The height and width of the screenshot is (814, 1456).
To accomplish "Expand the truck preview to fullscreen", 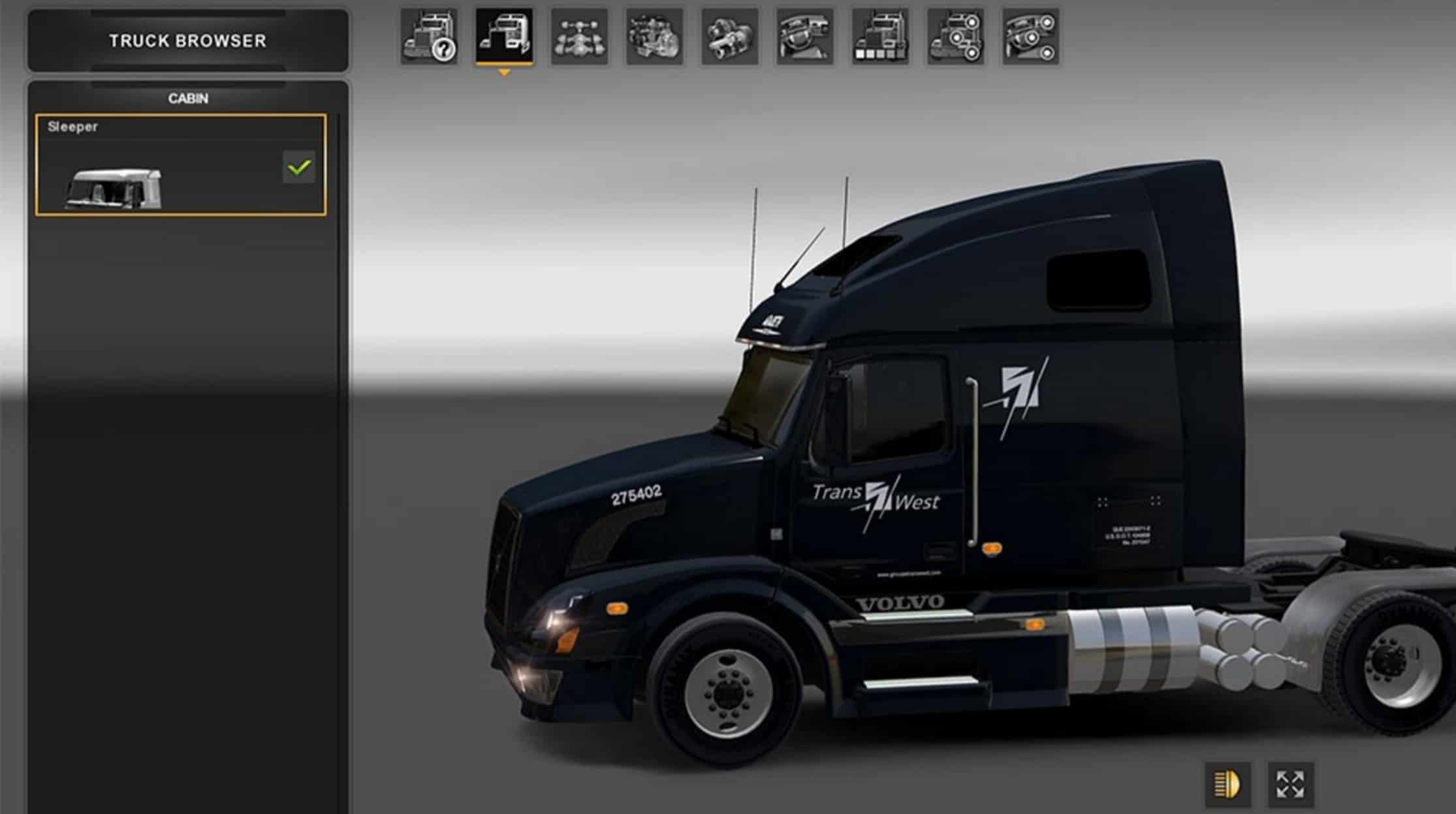I will coord(1290,784).
